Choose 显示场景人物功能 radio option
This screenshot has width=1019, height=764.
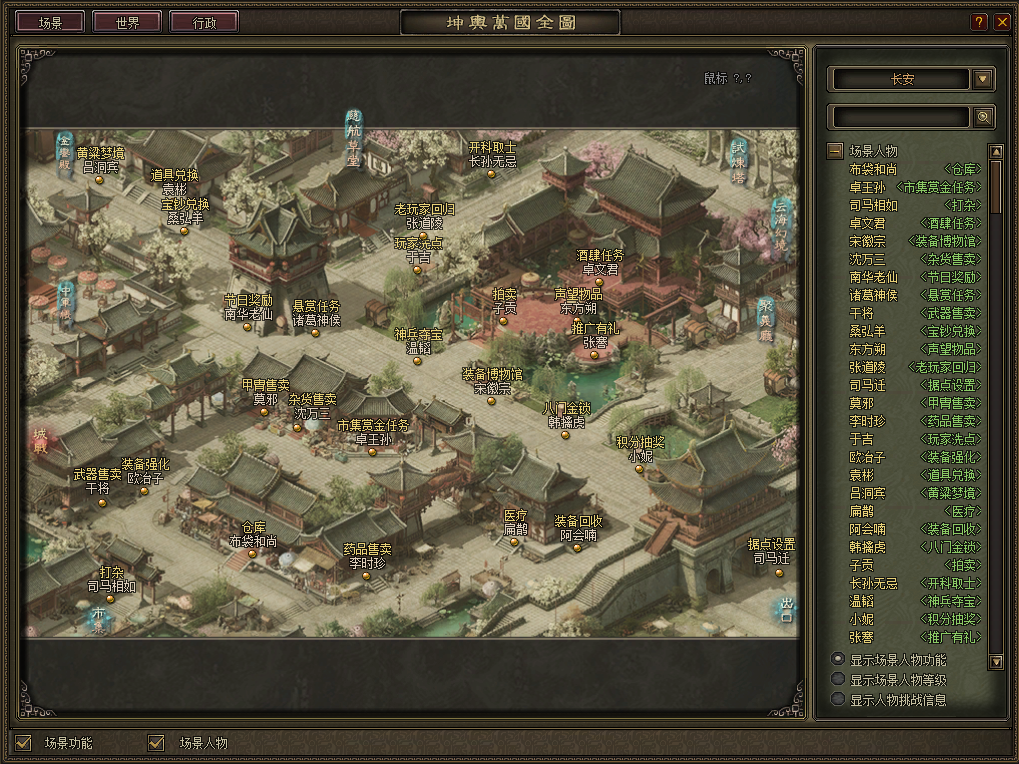(x=838, y=659)
